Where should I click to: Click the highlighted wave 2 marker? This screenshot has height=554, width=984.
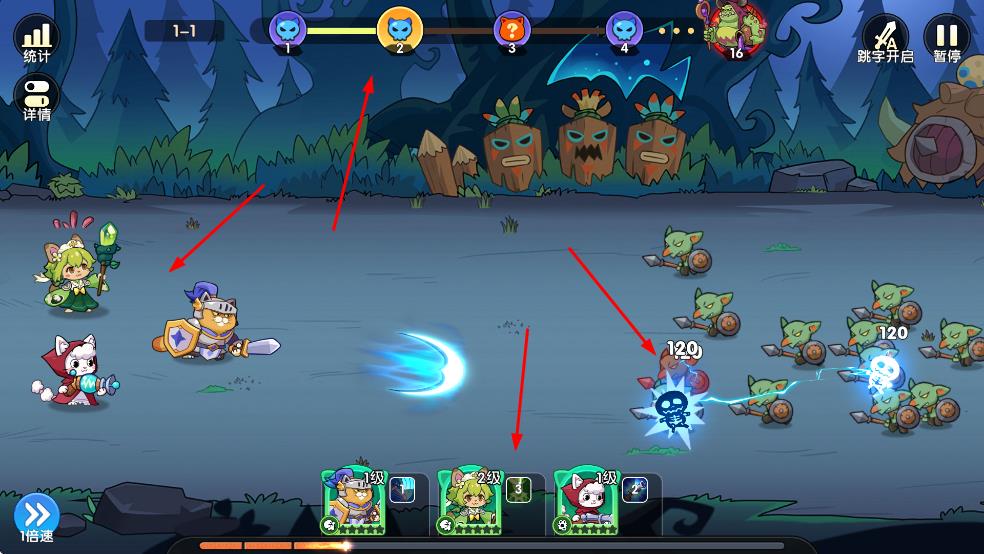pos(399,29)
